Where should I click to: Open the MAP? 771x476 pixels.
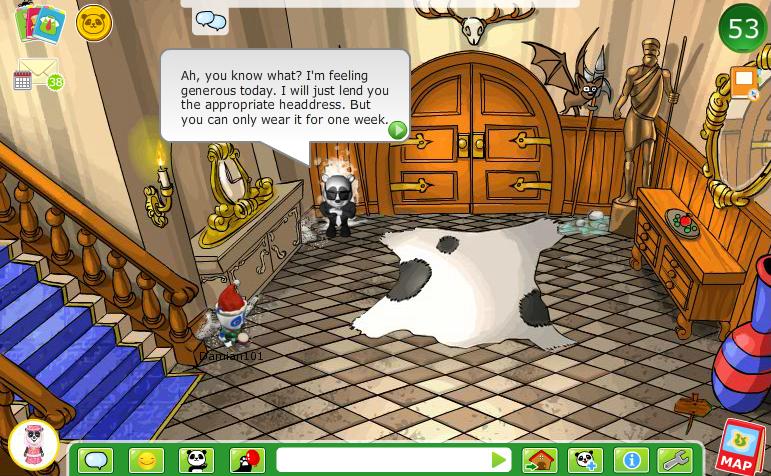[x=738, y=449]
